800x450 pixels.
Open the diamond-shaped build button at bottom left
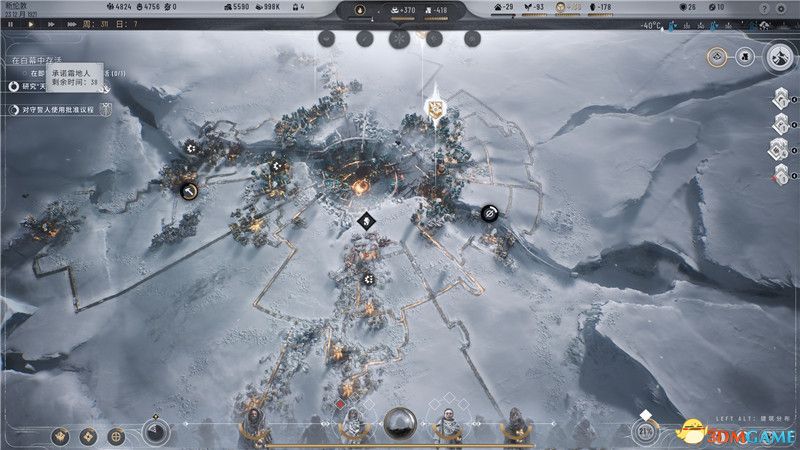coord(88,436)
